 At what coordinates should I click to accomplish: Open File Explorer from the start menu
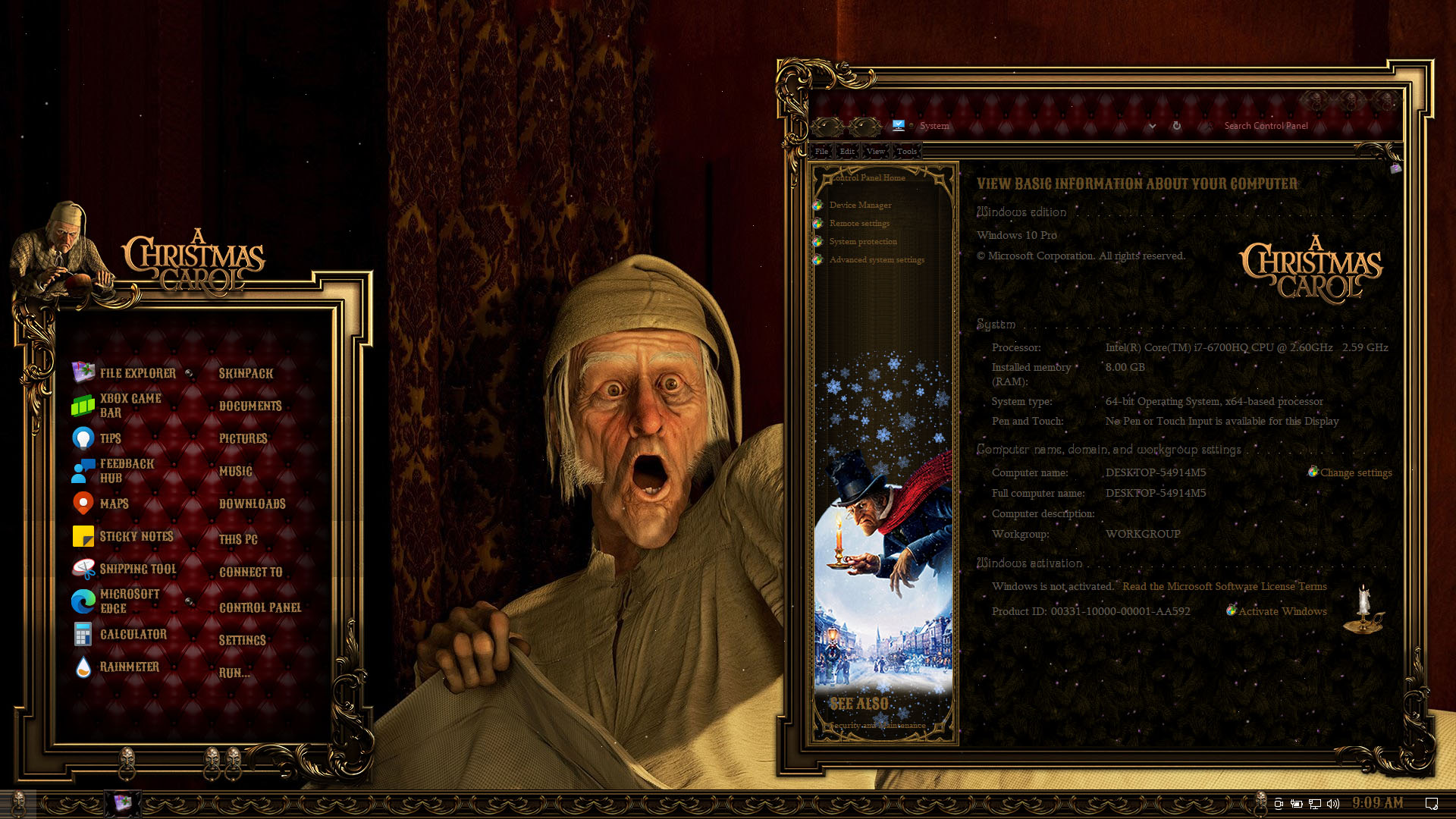coord(137,373)
